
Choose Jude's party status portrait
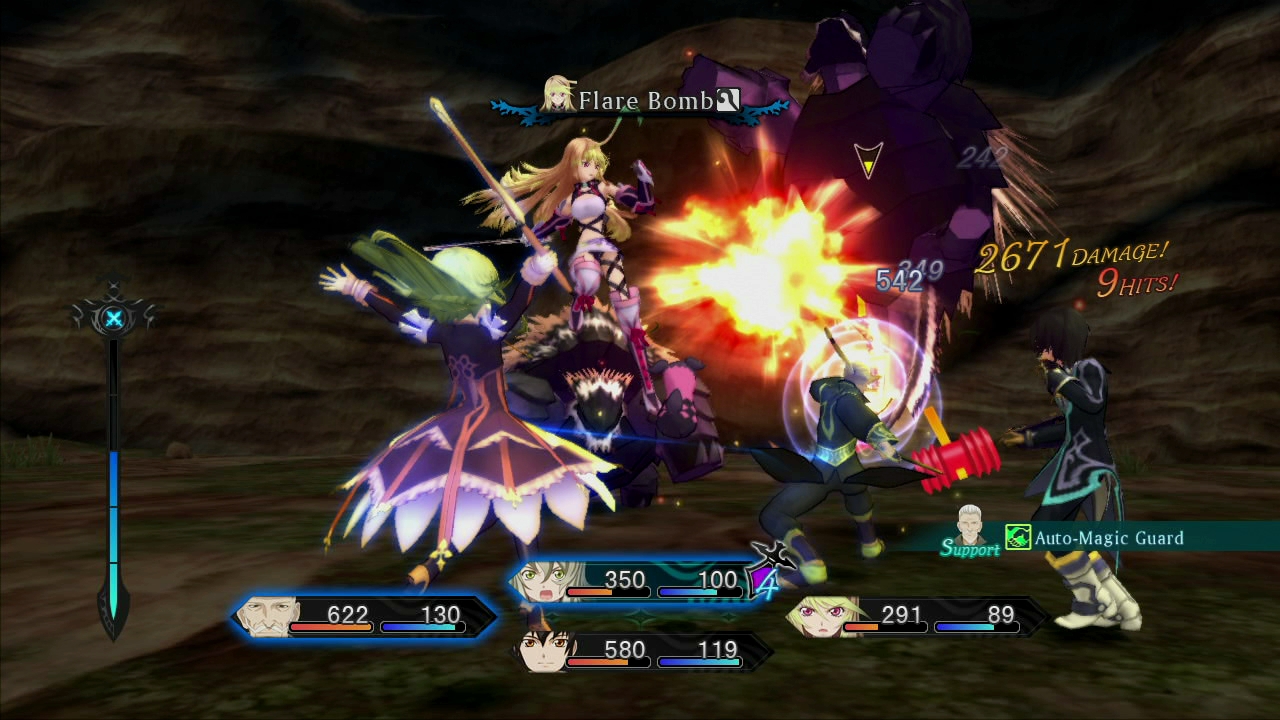545,652
